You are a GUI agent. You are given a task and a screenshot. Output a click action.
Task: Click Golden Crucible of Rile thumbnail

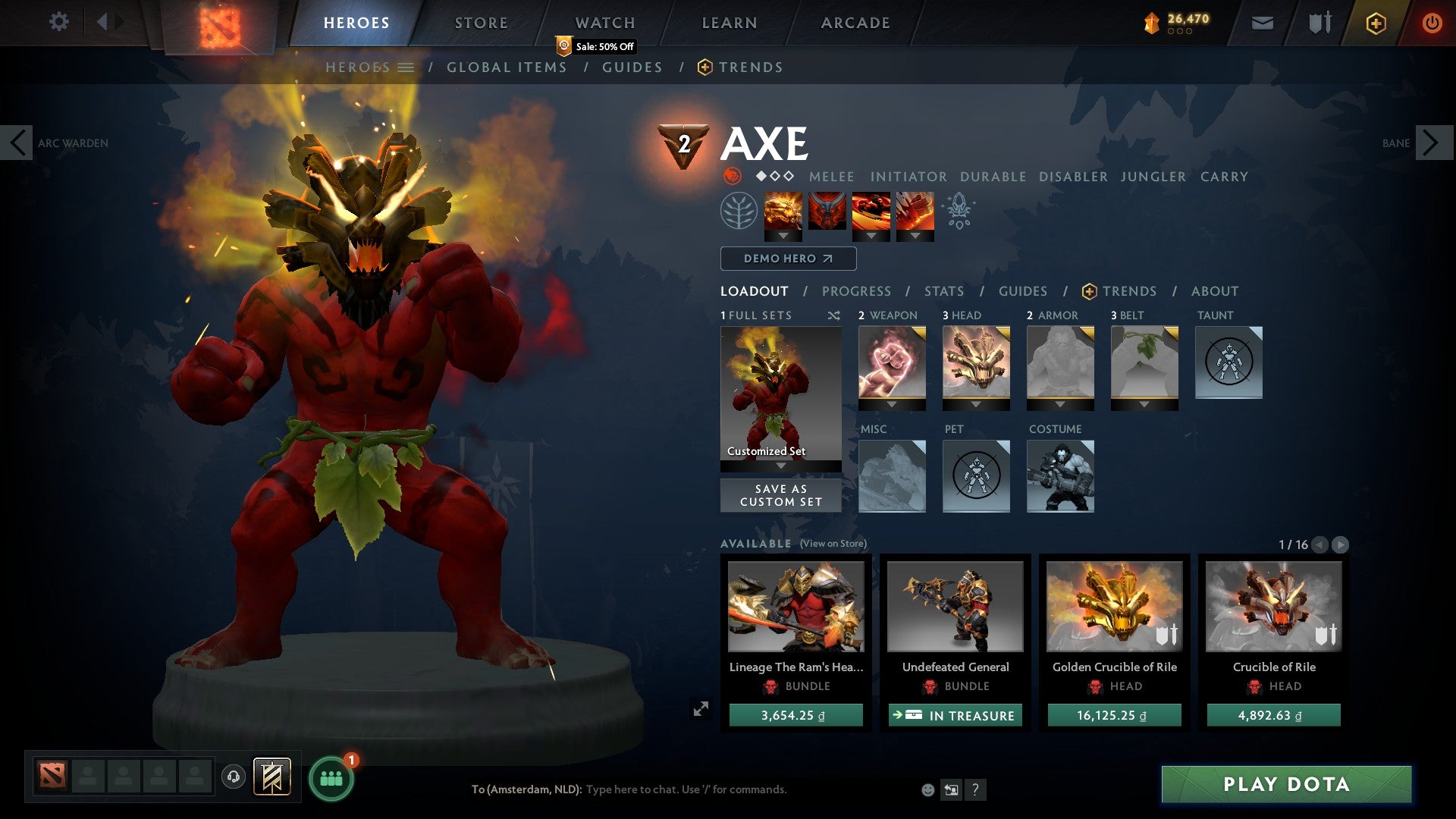click(x=1113, y=607)
